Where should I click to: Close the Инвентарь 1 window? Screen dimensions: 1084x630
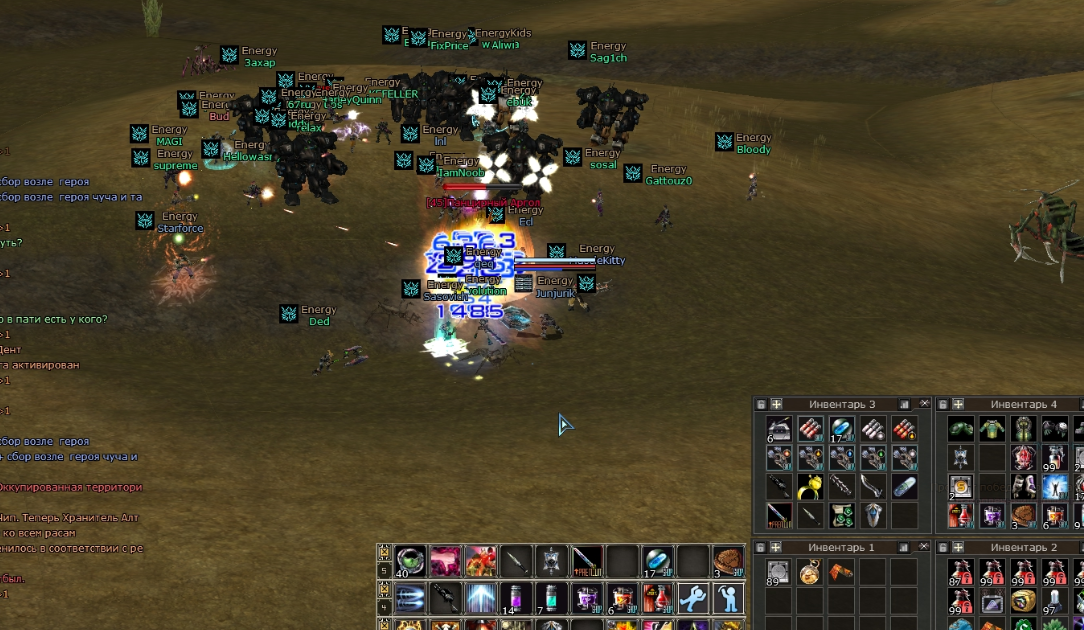coord(924,548)
